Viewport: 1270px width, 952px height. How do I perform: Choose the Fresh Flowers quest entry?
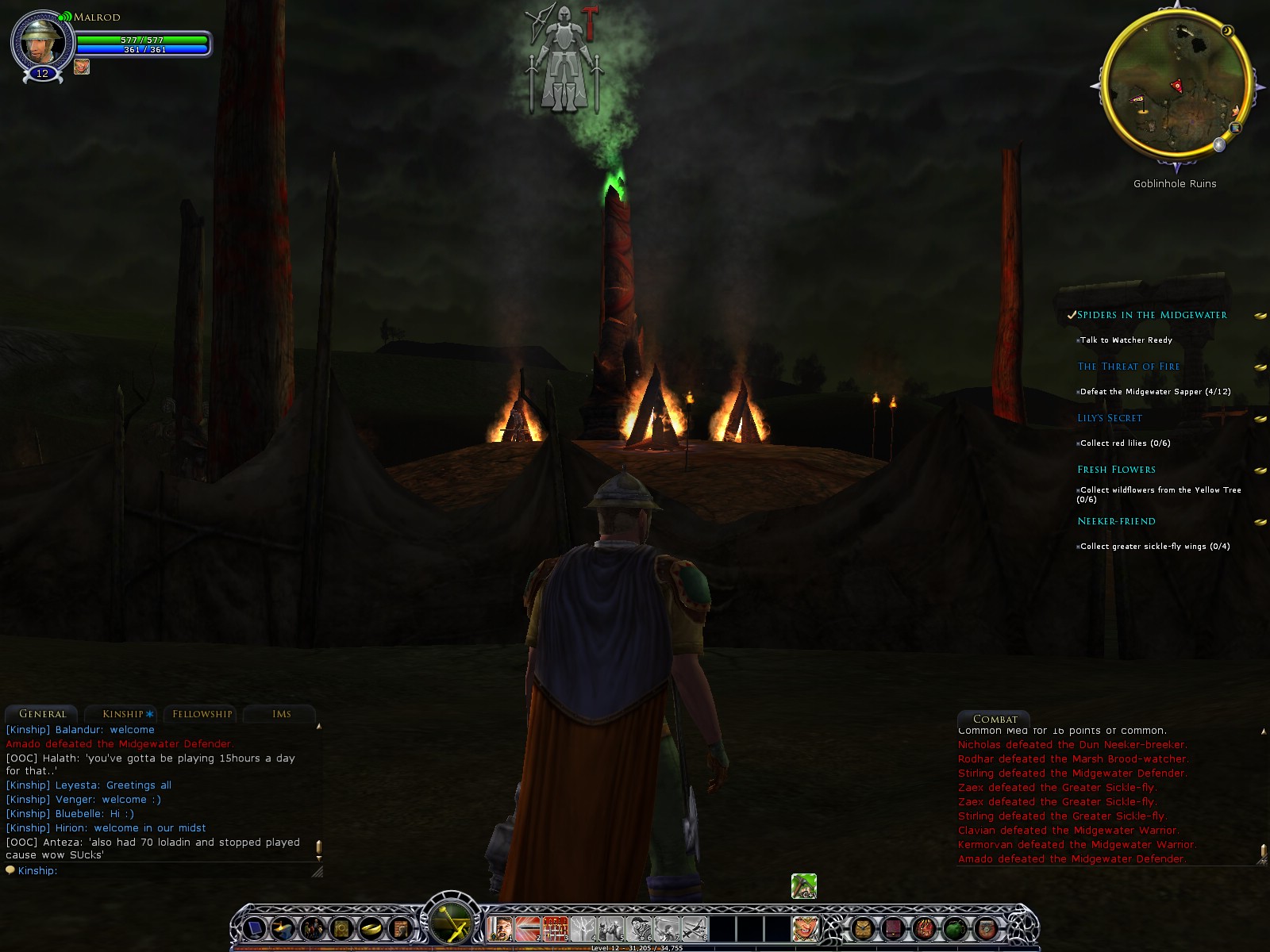click(1116, 470)
